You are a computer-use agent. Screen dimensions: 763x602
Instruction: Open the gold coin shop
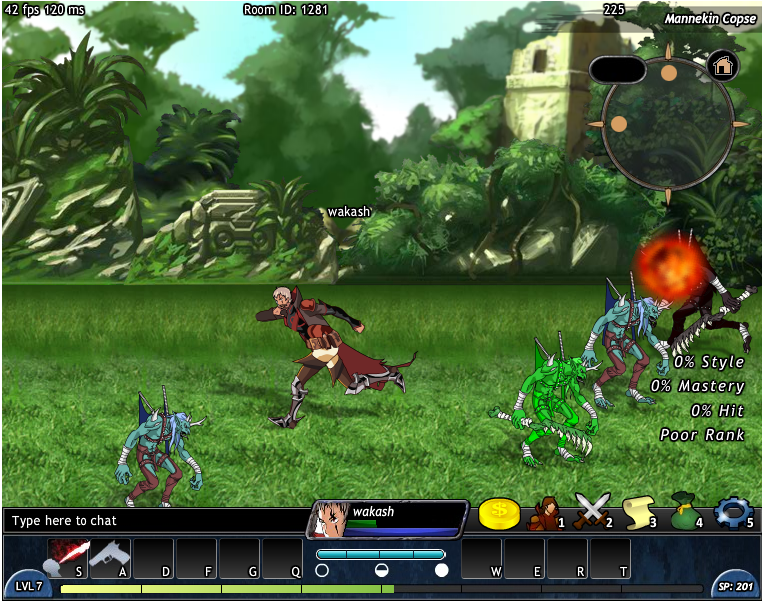pyautogui.click(x=499, y=514)
